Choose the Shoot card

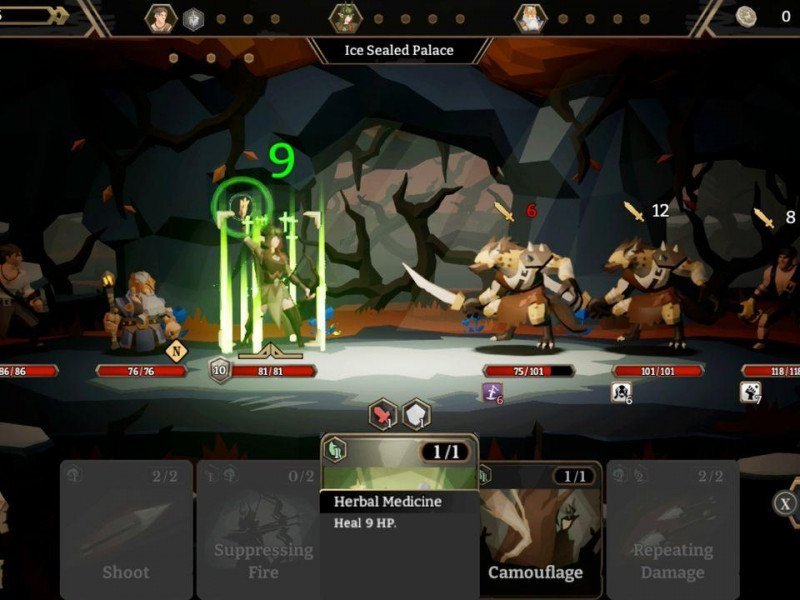coord(125,530)
